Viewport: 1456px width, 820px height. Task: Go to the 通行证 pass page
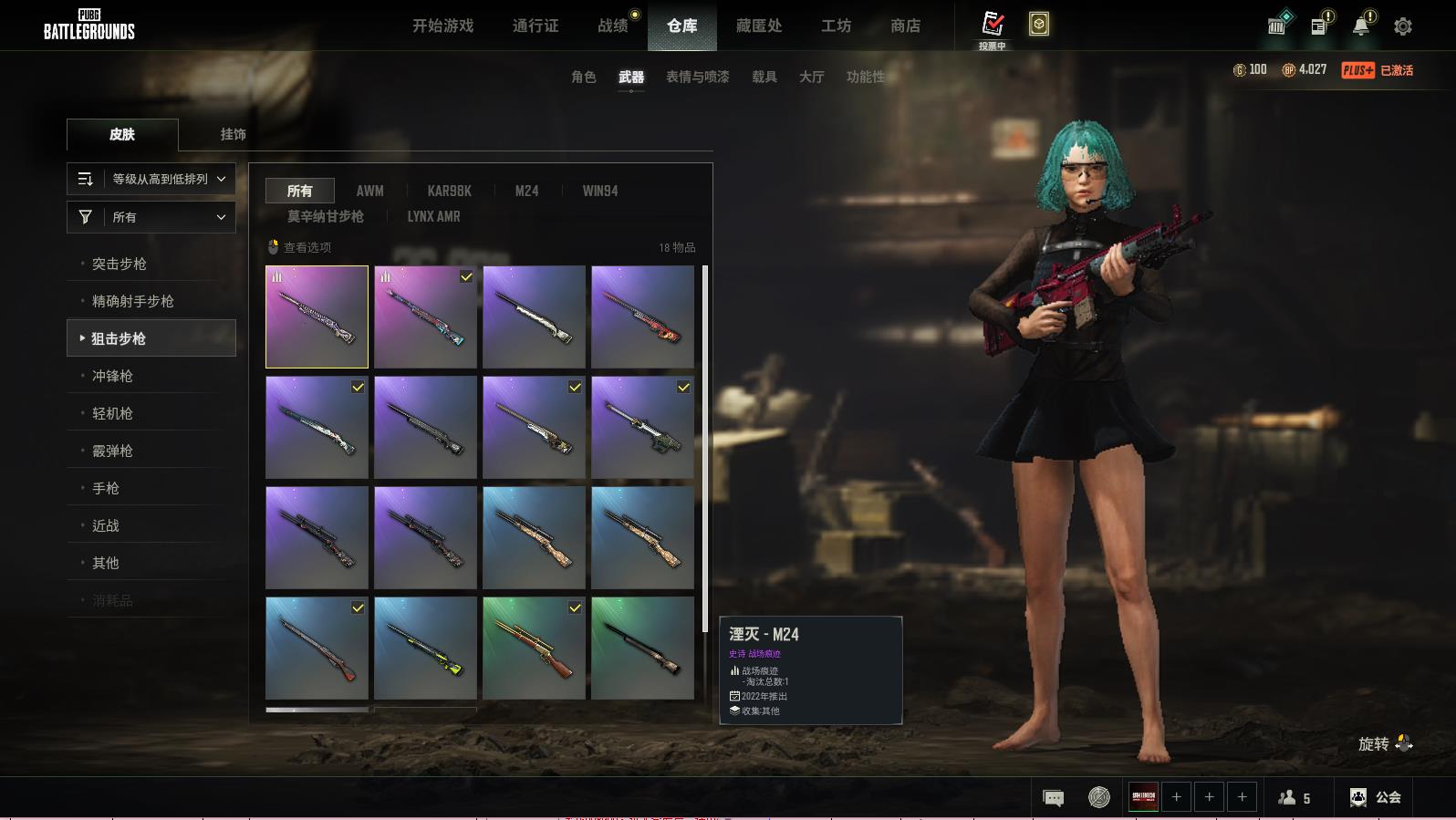tap(536, 26)
